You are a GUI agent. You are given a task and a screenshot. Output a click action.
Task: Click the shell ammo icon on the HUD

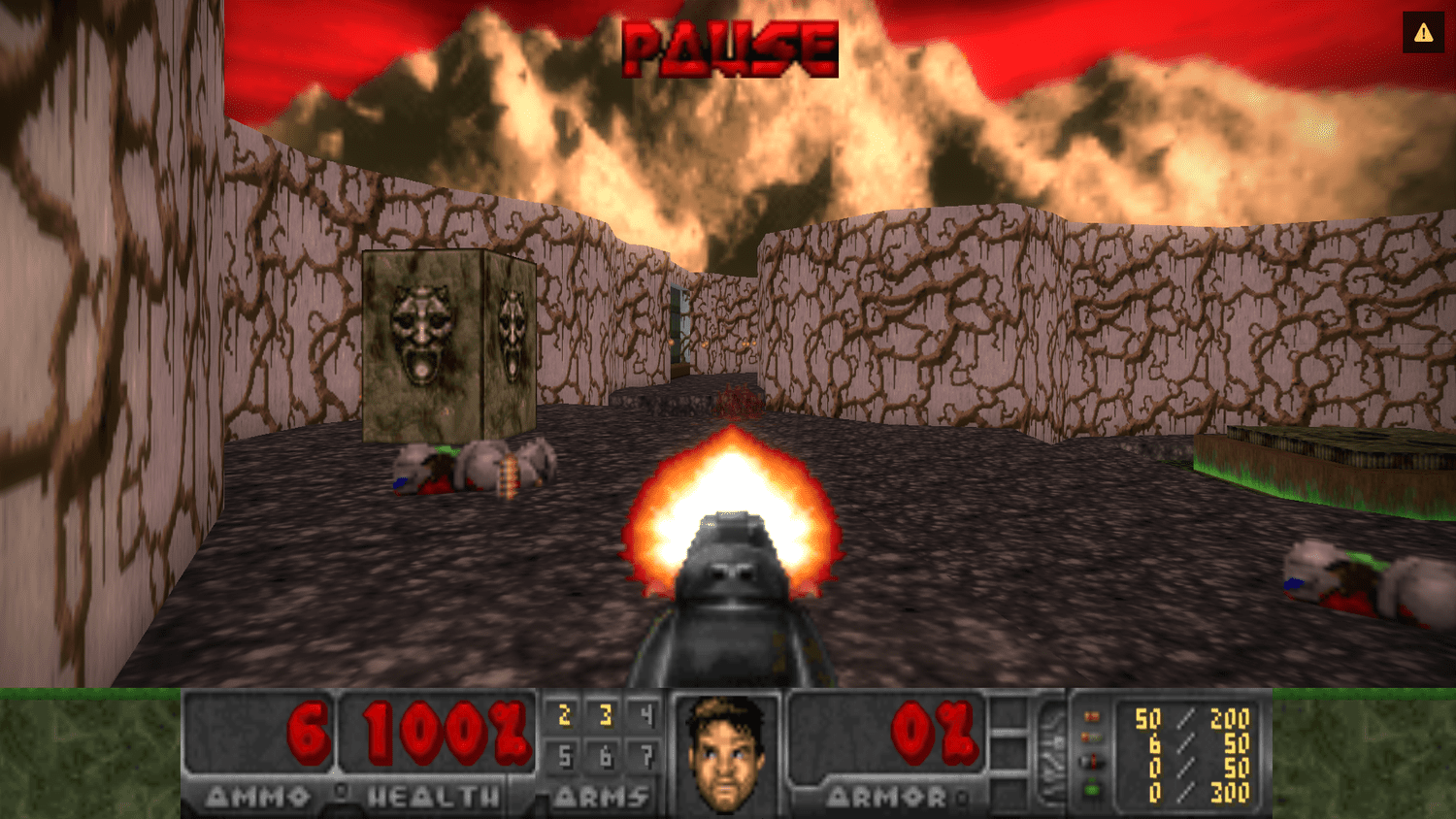(1092, 737)
